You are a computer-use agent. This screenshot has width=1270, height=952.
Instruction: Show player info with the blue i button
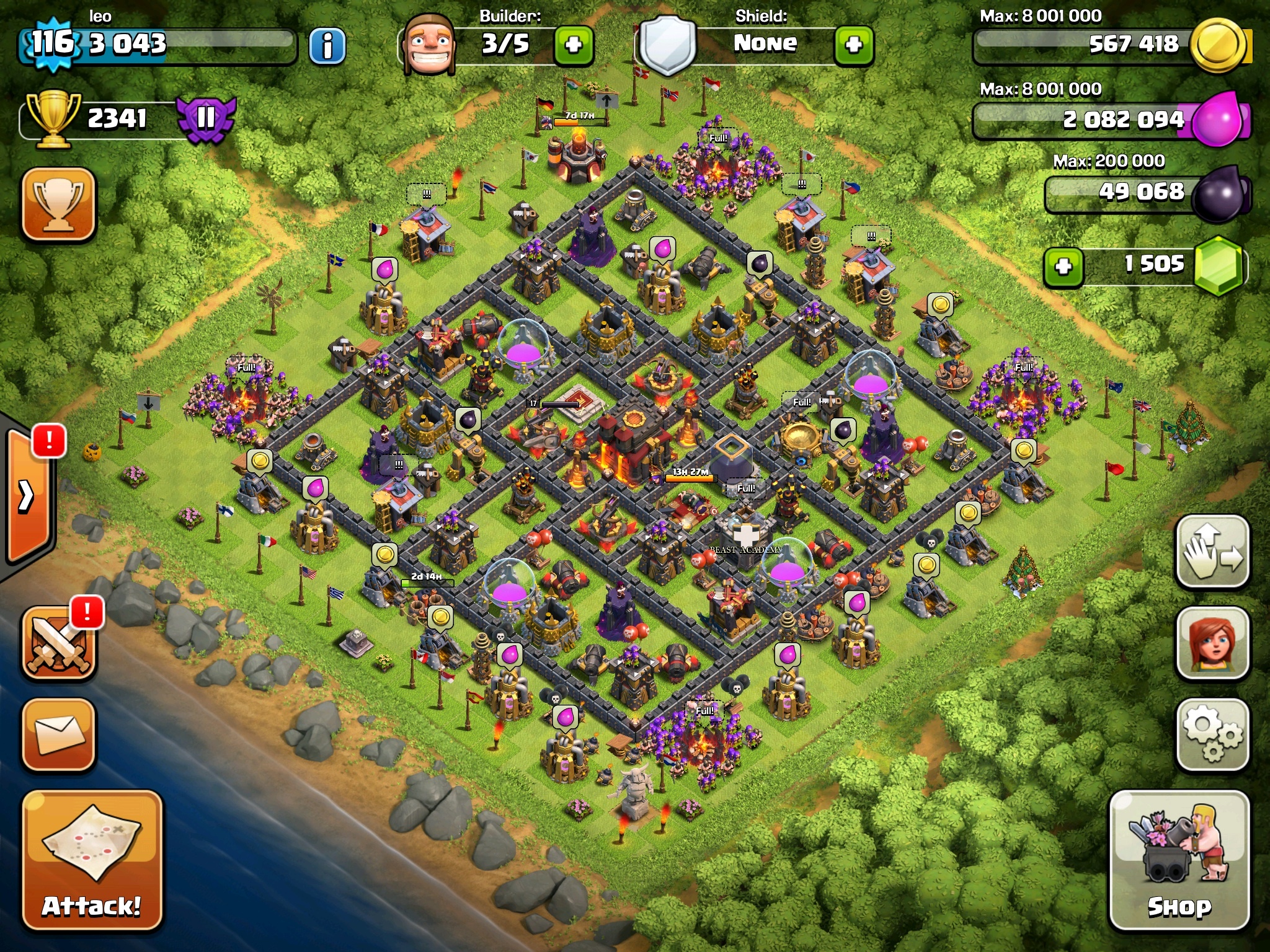coord(327,46)
